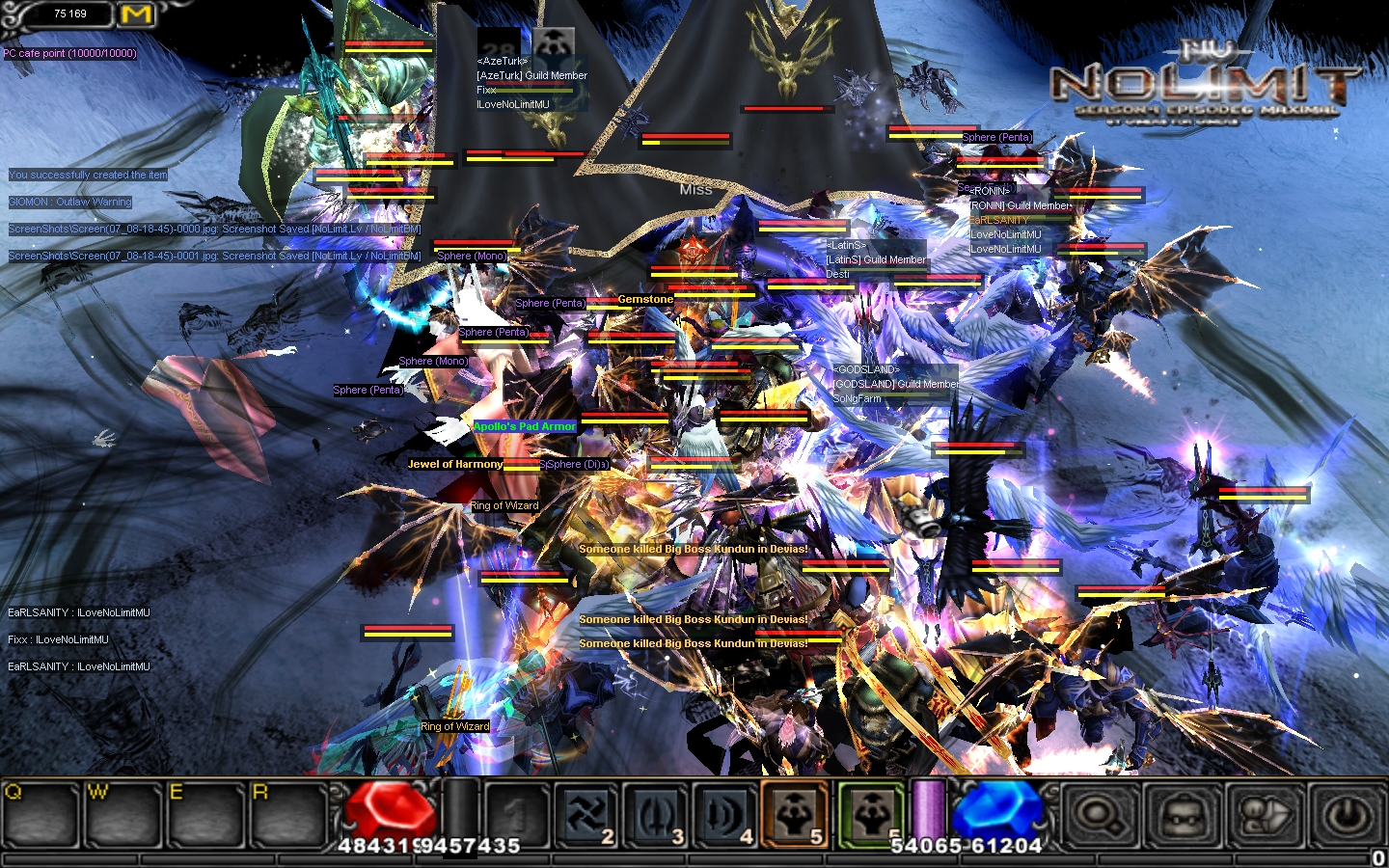Open the inventory bag icon
Image resolution: width=1389 pixels, height=868 pixels.
click(x=1182, y=817)
